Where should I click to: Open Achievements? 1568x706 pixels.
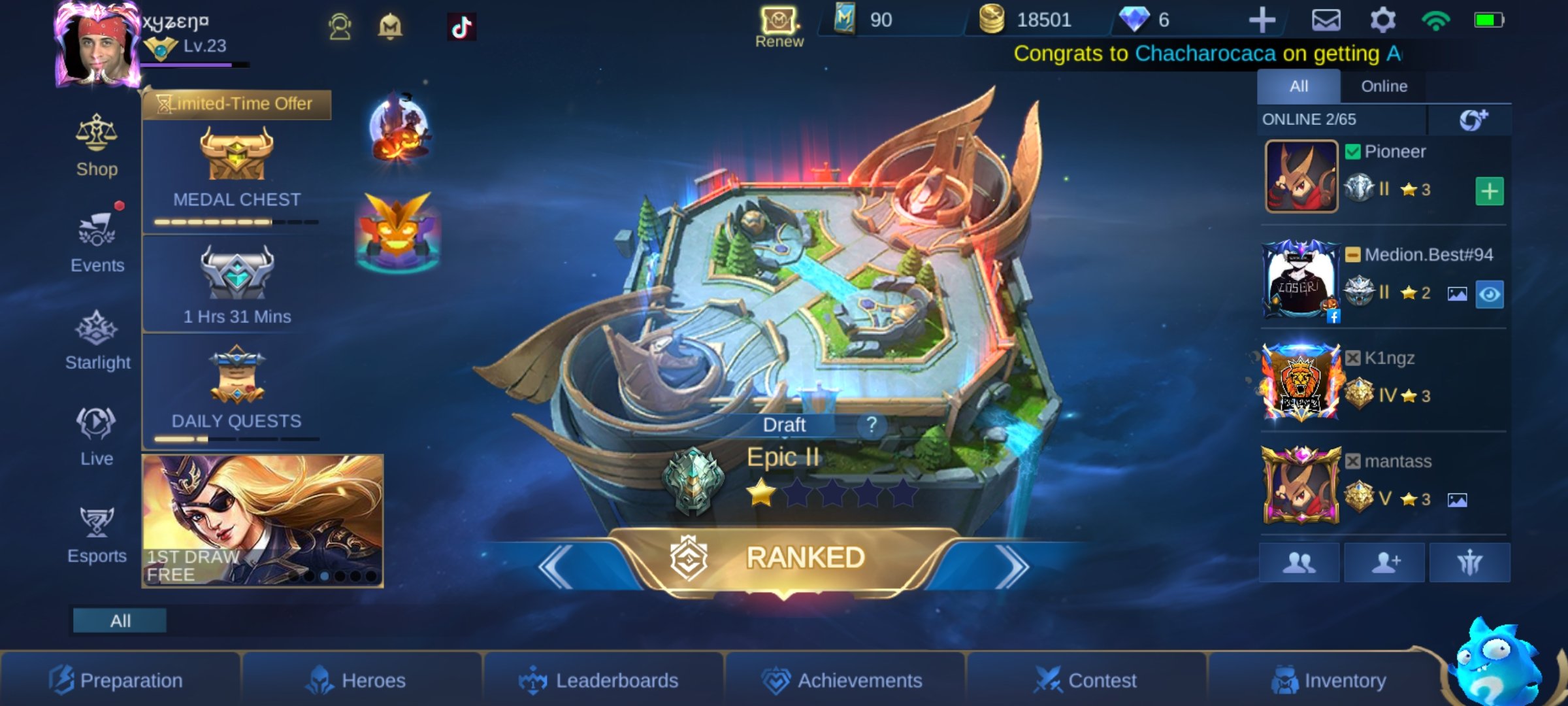[843, 681]
